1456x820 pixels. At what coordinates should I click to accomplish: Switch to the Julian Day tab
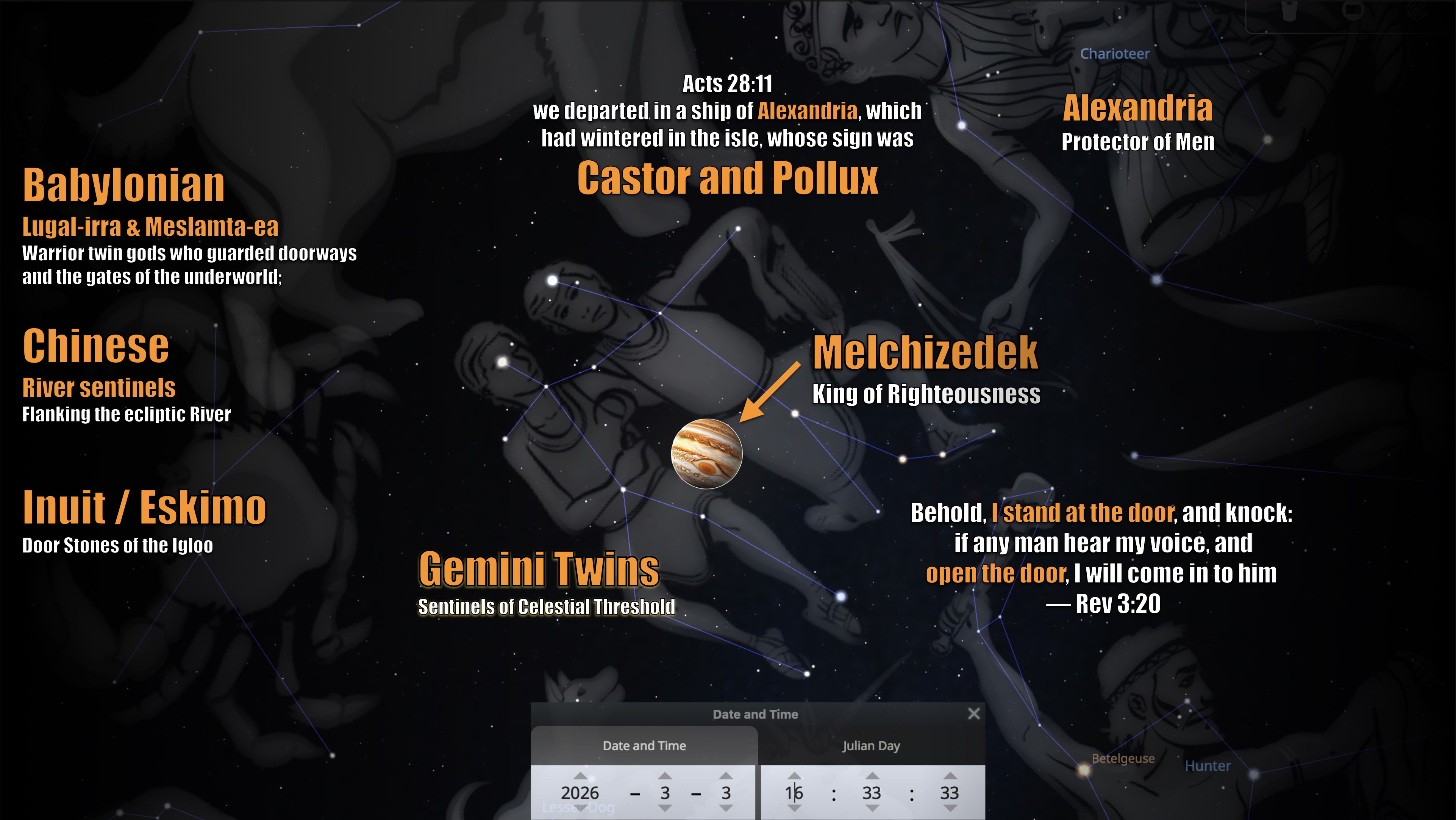872,745
